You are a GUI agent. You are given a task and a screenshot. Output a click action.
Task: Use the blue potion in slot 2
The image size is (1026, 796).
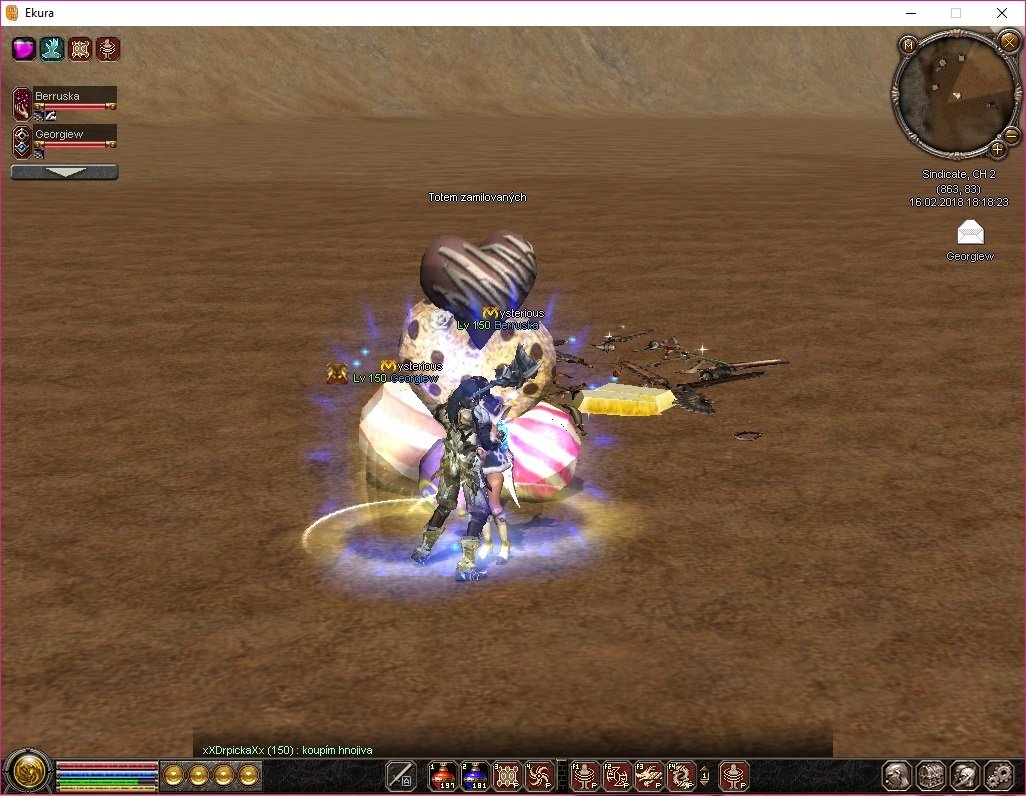pos(475,775)
